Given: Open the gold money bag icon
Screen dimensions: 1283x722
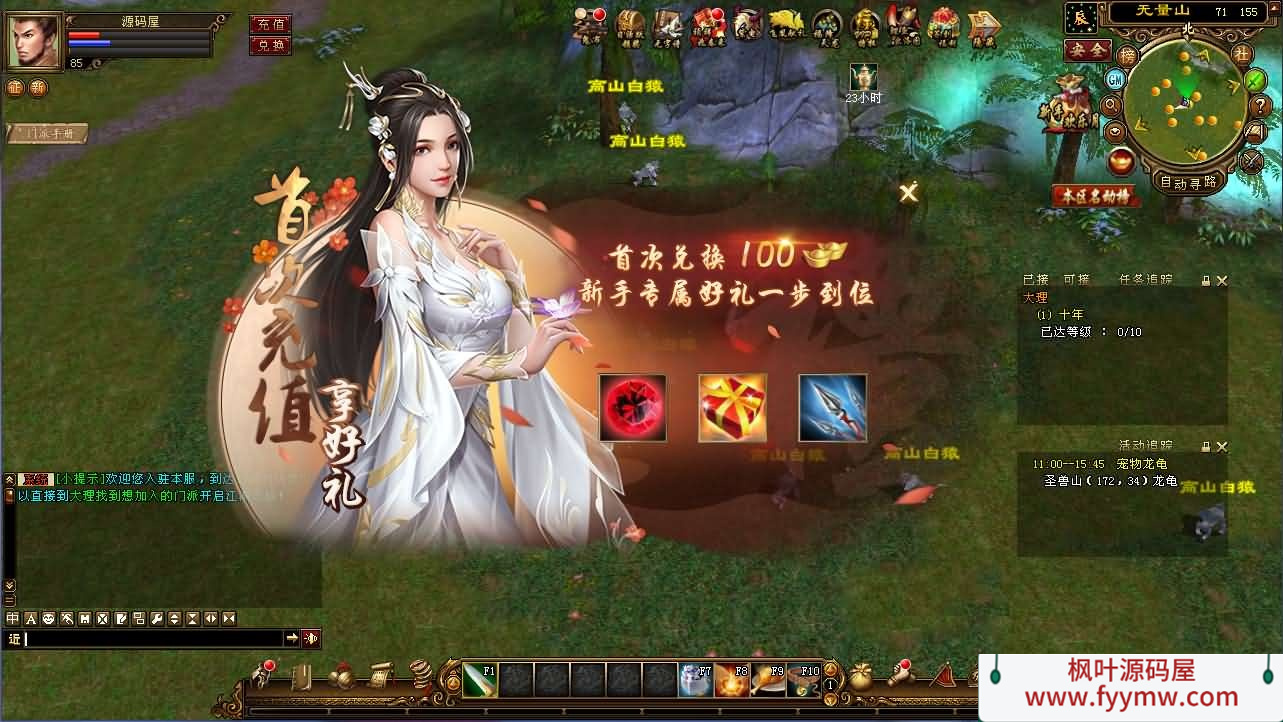Looking at the screenshot, I should [x=861, y=676].
